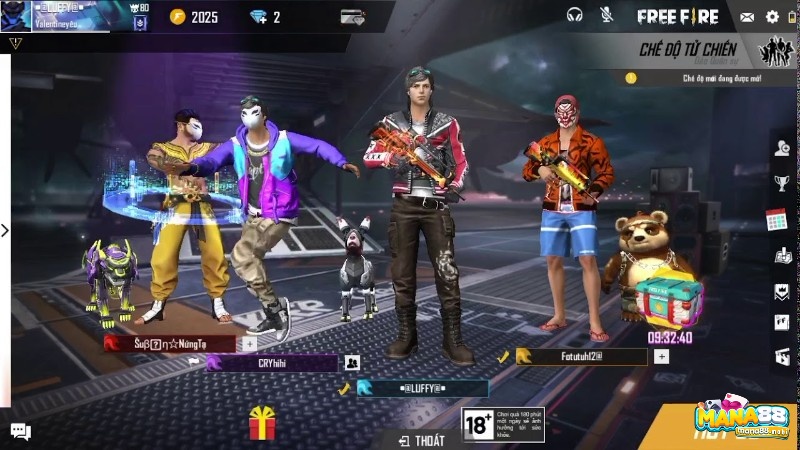Toggle the muted microphone

606,16
